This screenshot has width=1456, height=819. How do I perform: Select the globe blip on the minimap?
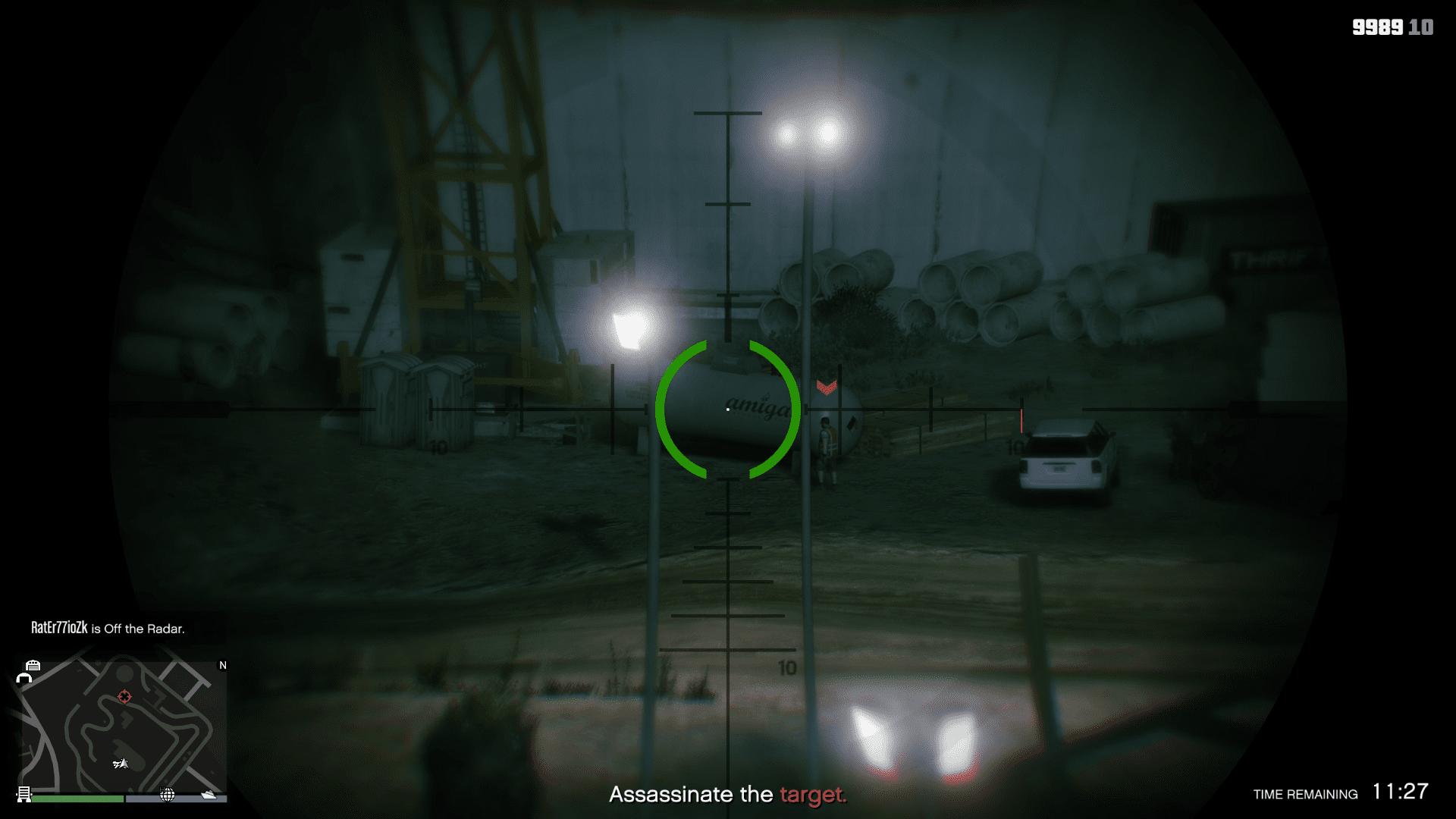168,795
